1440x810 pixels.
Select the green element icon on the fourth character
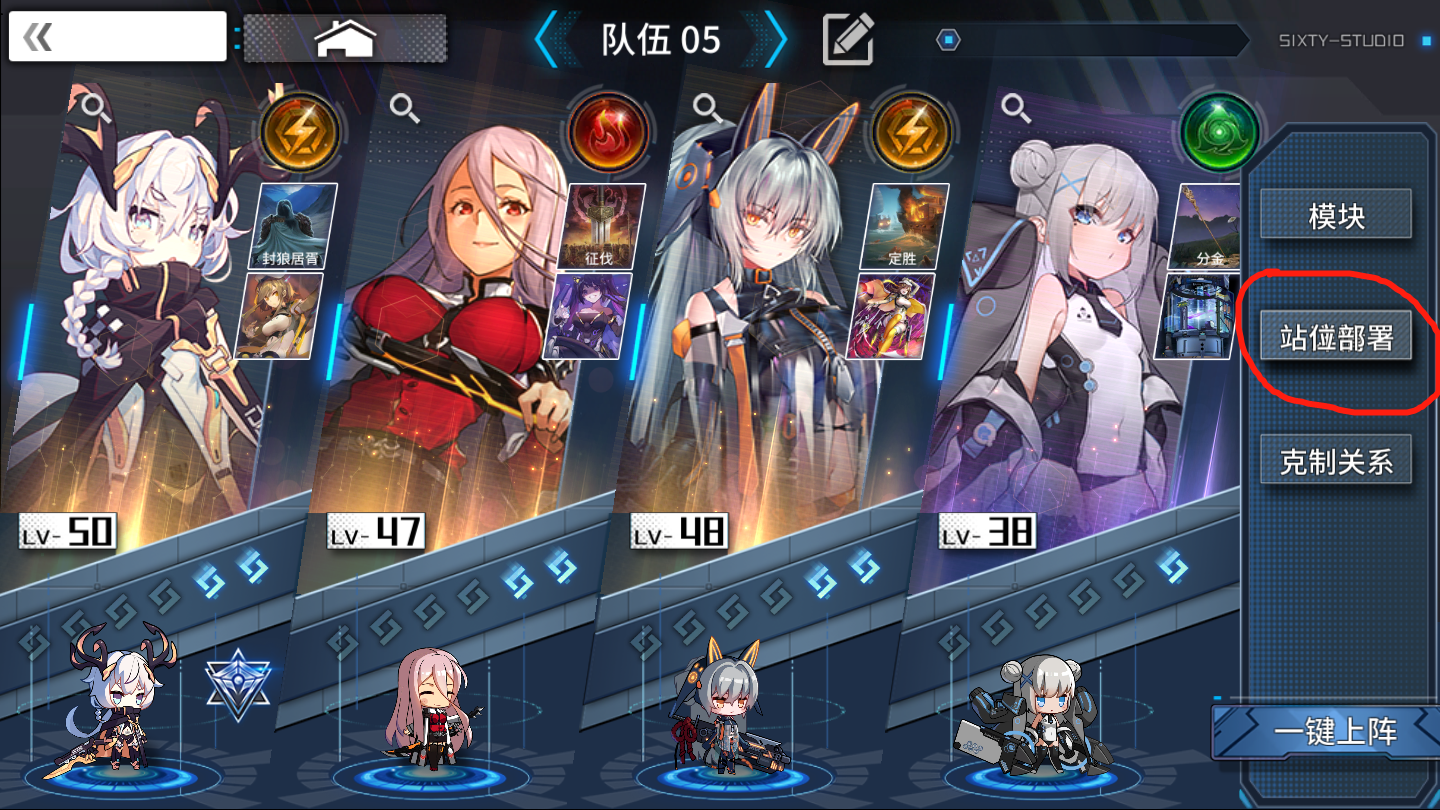[1218, 131]
